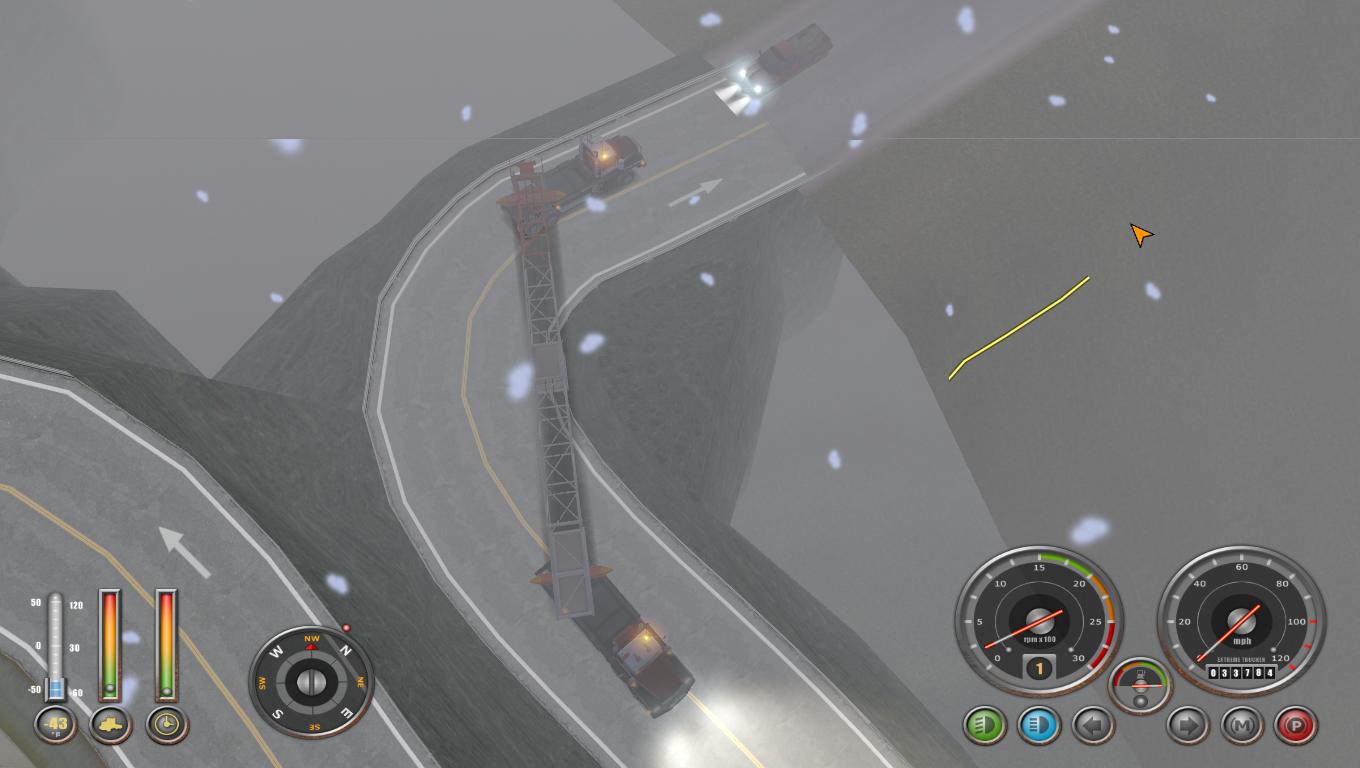This screenshot has width=1360, height=768.
Task: Select the yellow truck damage icon
Action: click(x=111, y=724)
